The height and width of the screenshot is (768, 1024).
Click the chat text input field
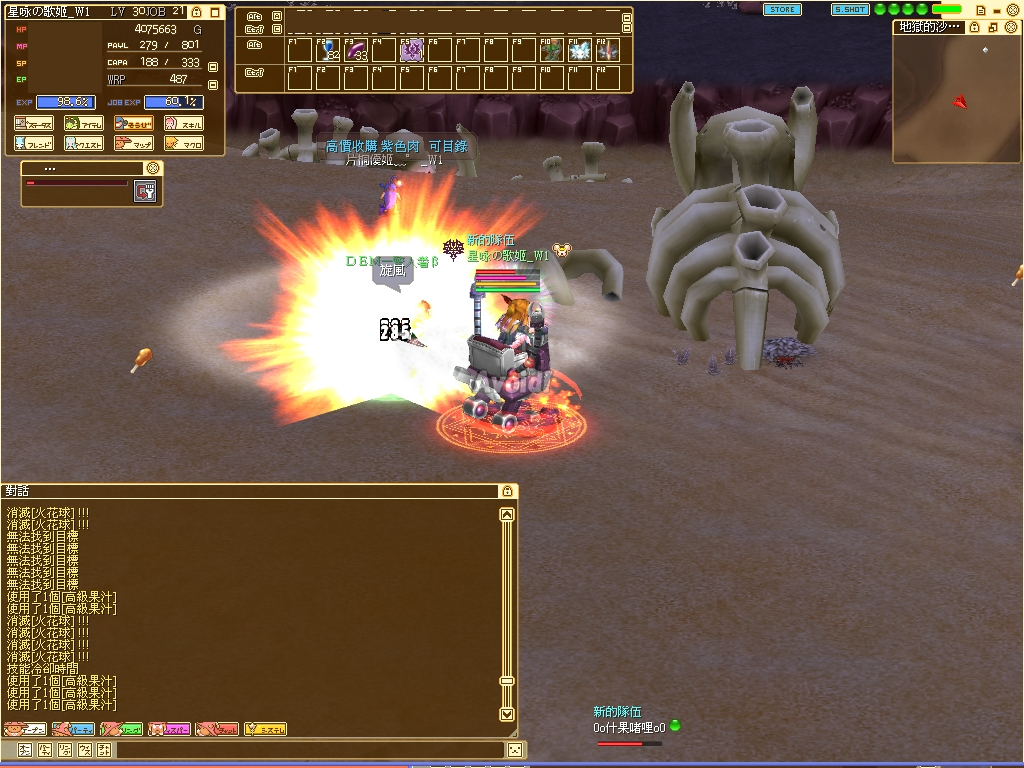point(310,749)
